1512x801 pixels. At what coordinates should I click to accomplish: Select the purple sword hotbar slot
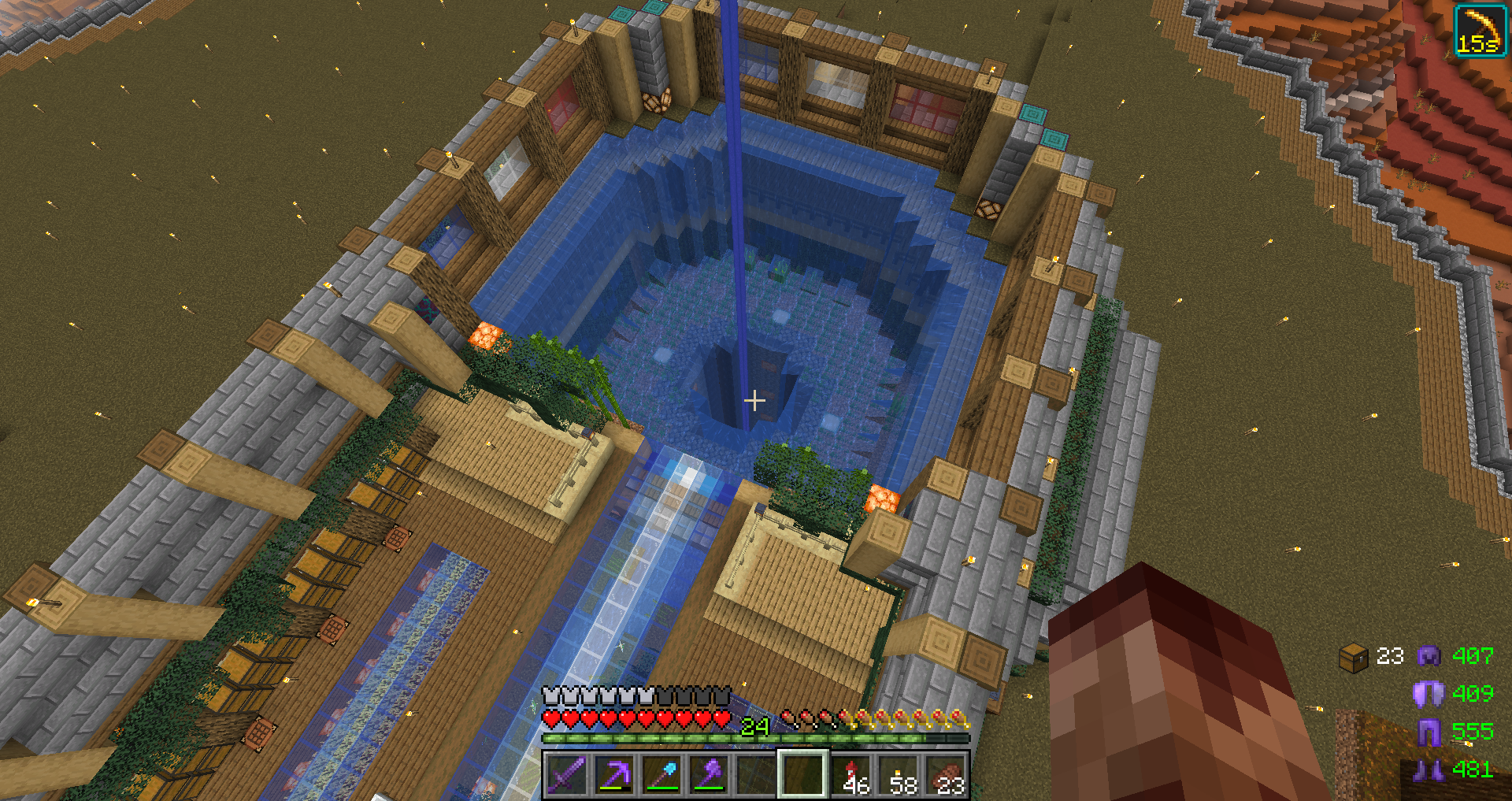[566, 774]
